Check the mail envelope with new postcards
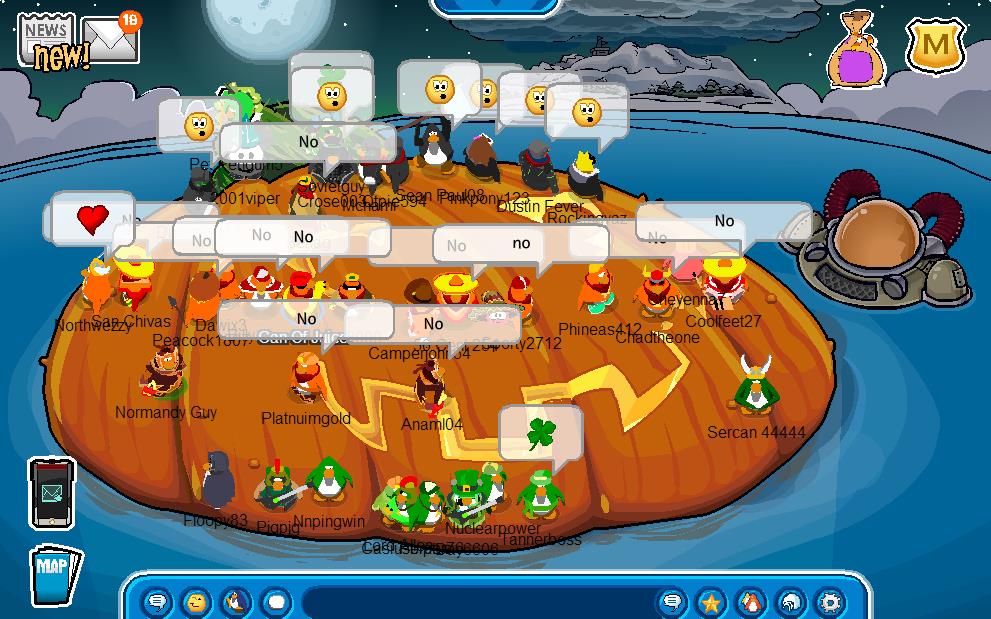991x619 pixels. (112, 39)
